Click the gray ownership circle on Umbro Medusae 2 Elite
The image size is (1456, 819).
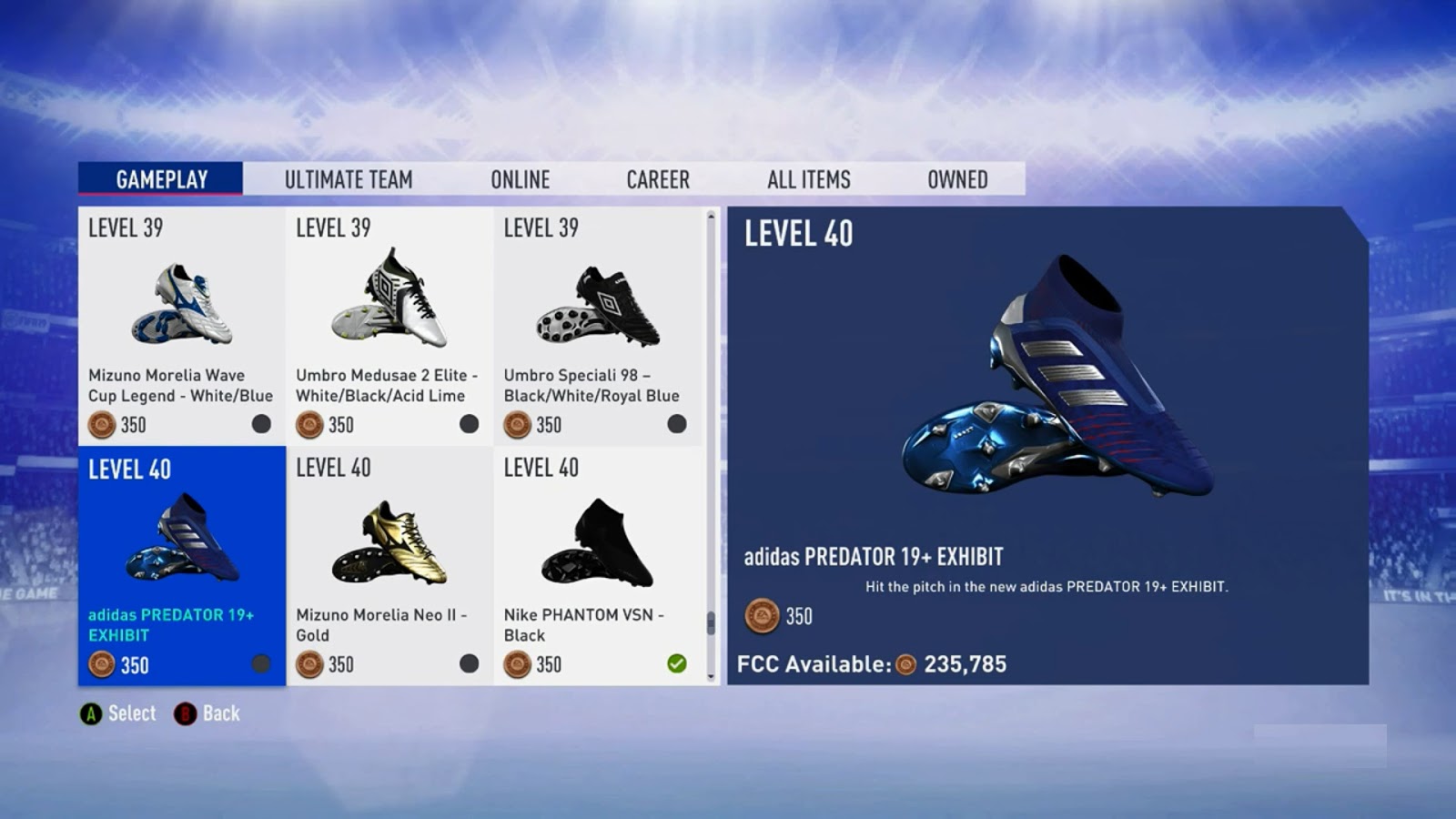(x=468, y=423)
